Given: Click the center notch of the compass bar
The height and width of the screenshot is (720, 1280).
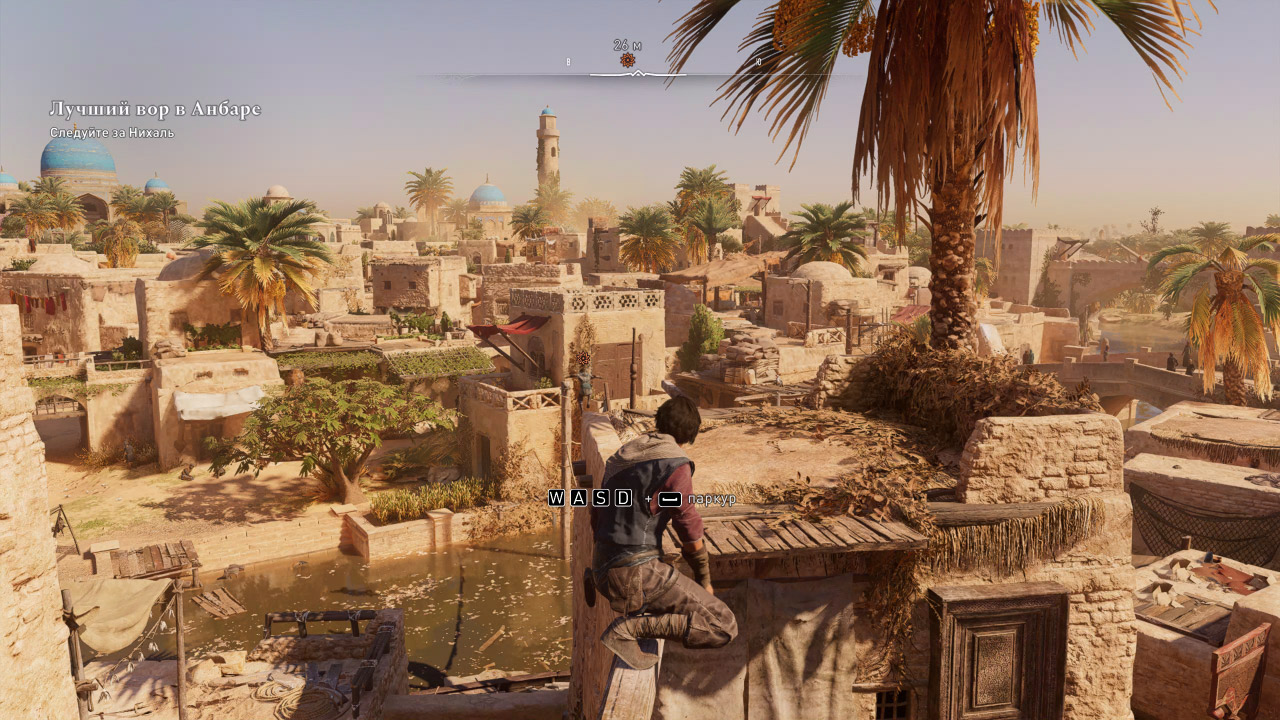Looking at the screenshot, I should (638, 72).
